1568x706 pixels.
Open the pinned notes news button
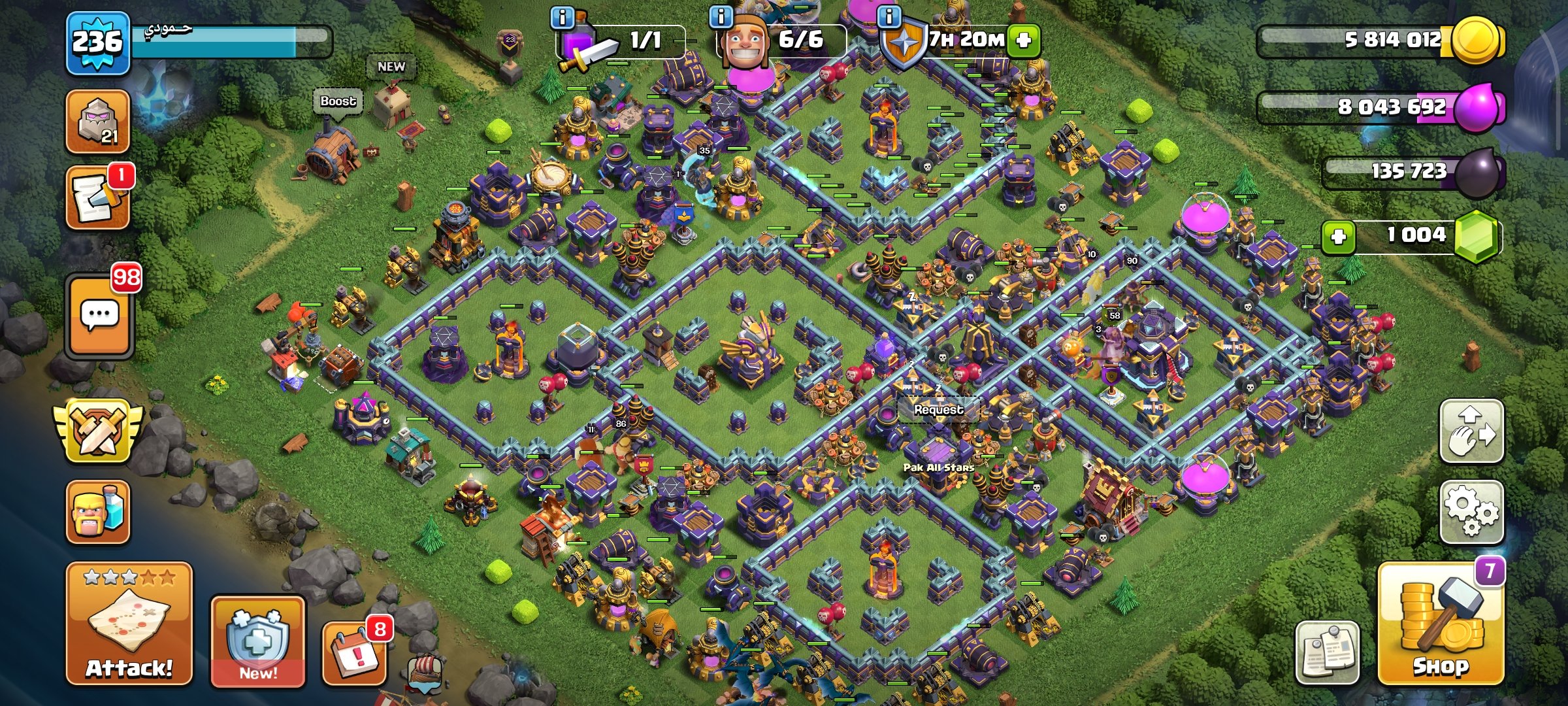pyautogui.click(x=1328, y=652)
